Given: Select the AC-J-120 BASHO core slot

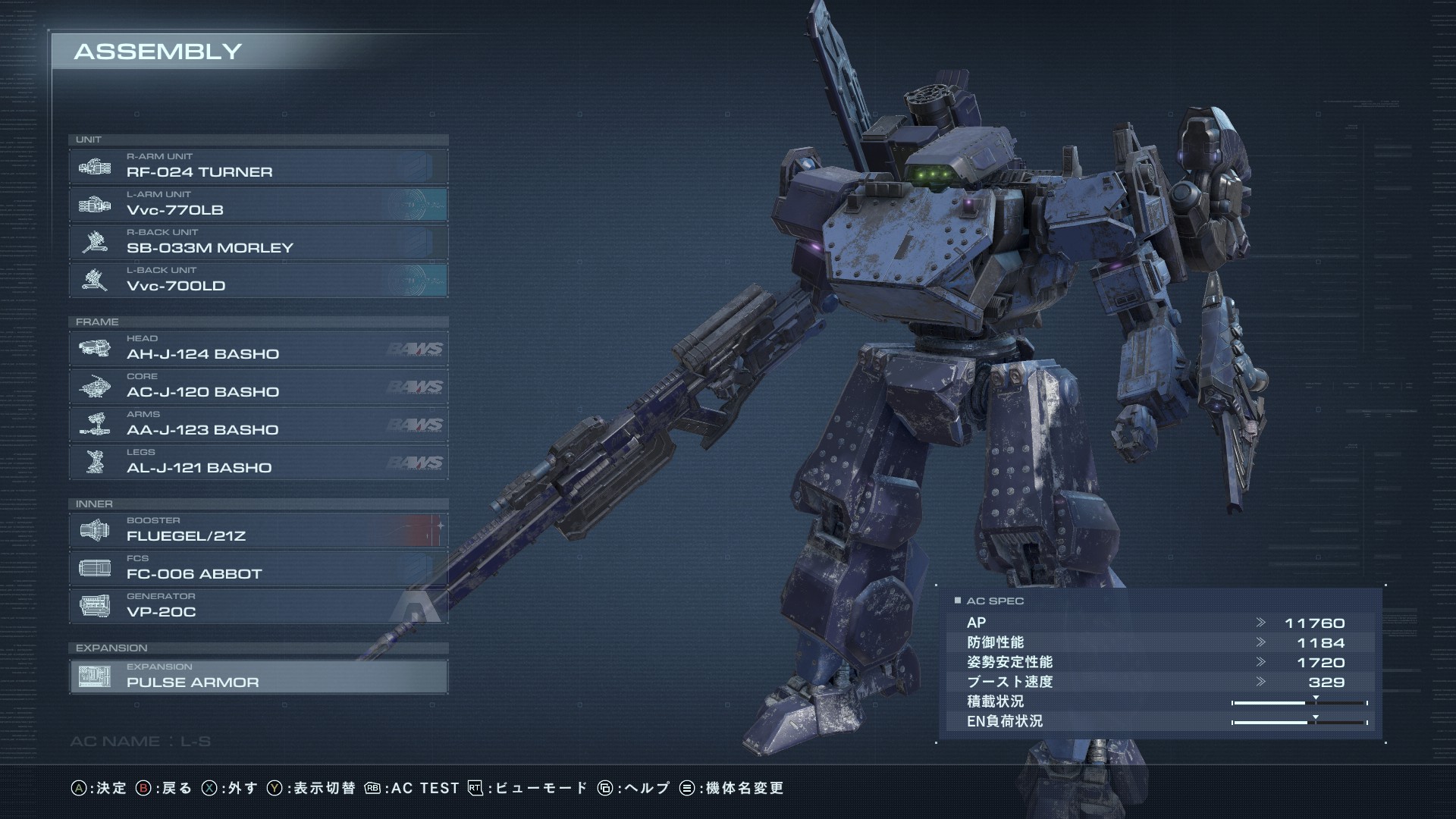Looking at the screenshot, I should [258, 386].
